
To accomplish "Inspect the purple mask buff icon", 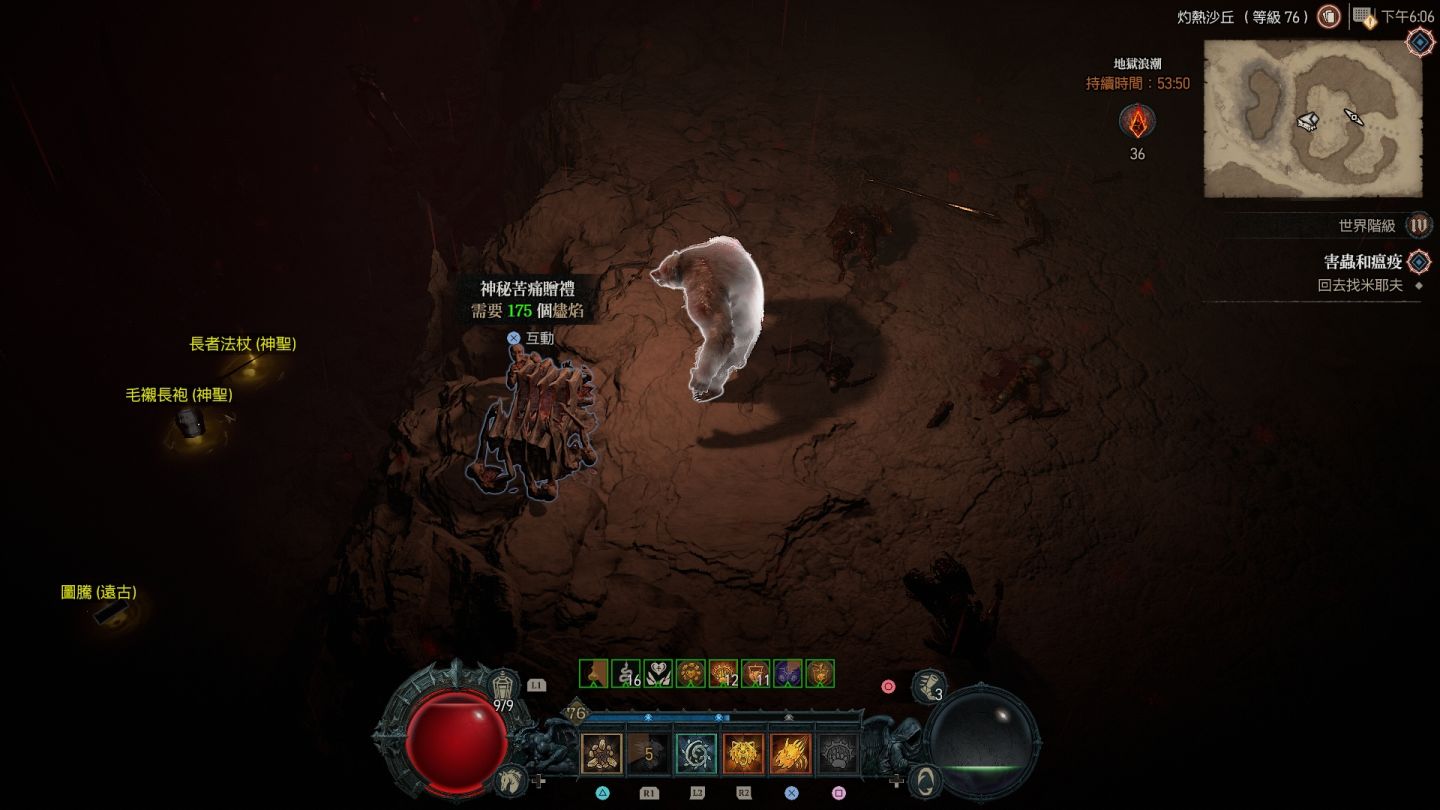I will (x=788, y=674).
